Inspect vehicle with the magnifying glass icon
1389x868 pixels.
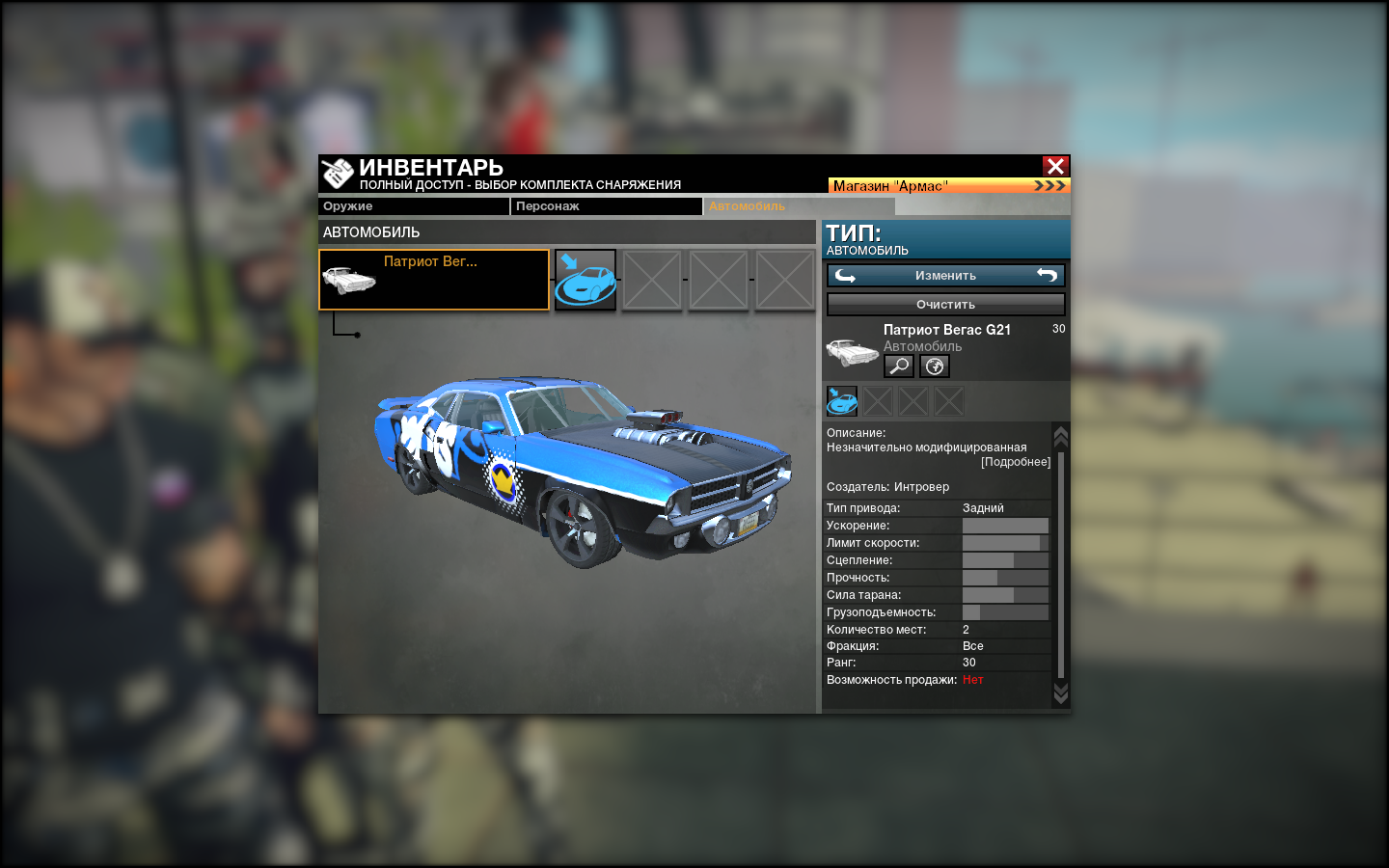[x=899, y=366]
